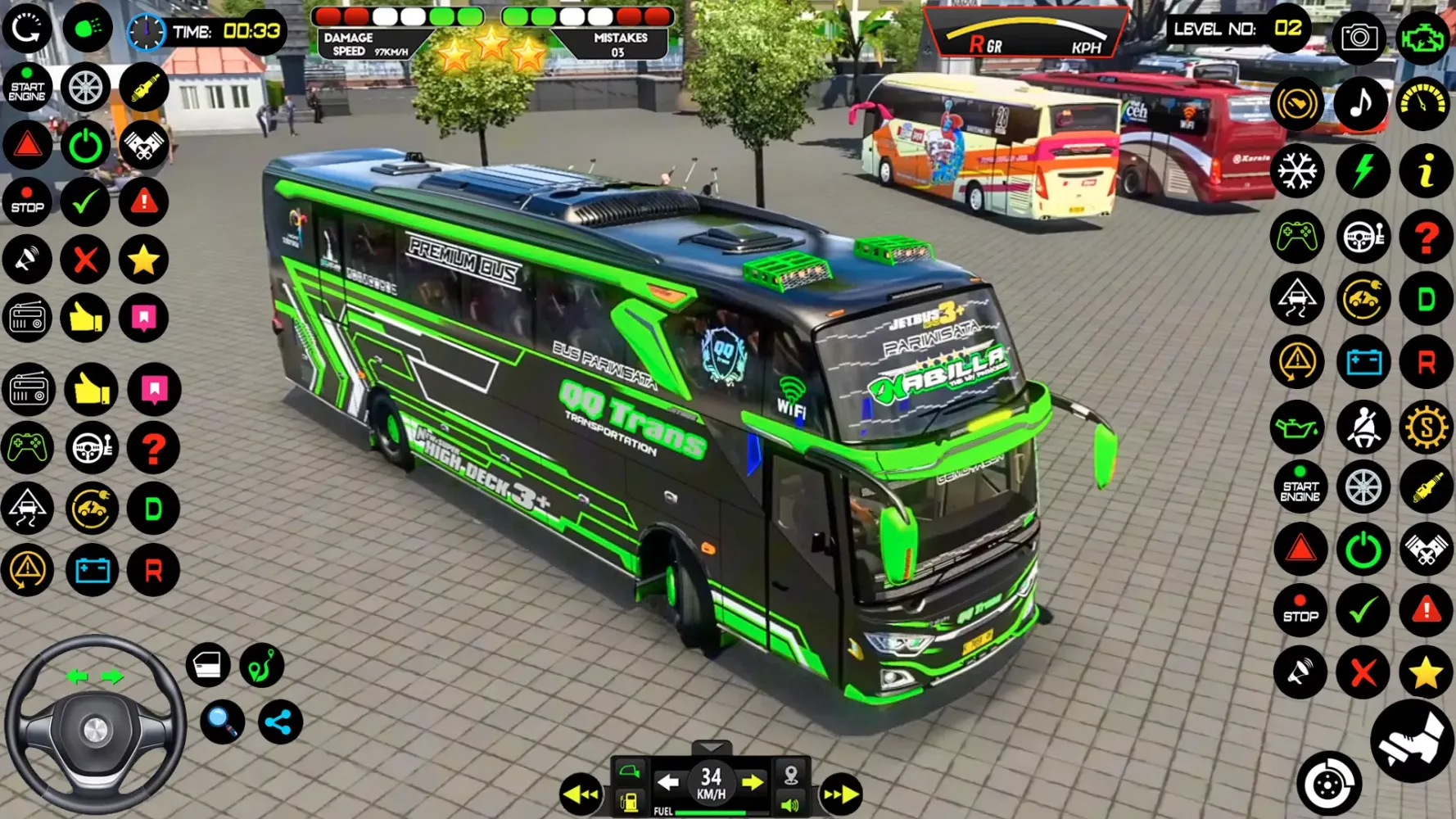Select the green lightning bolt icon
The width and height of the screenshot is (1456, 819).
tap(1362, 170)
